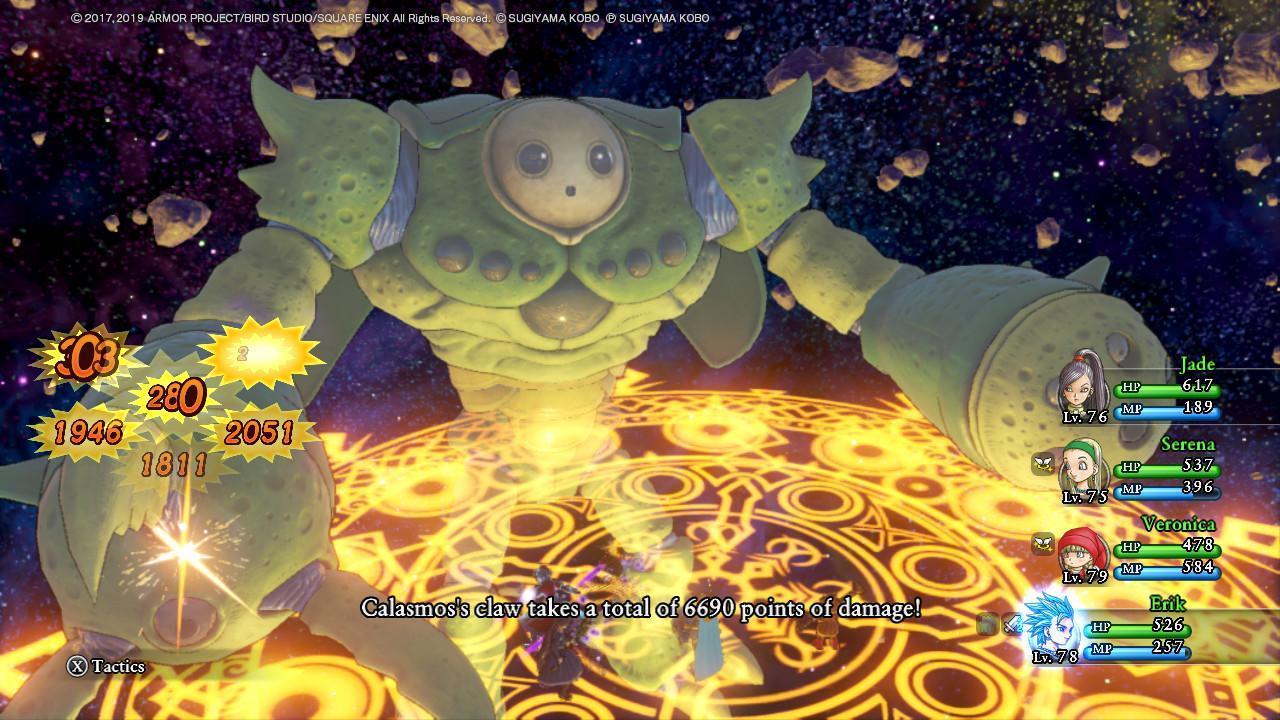The height and width of the screenshot is (720, 1280).
Task: Click Erik's name label
Action: 1168,604
